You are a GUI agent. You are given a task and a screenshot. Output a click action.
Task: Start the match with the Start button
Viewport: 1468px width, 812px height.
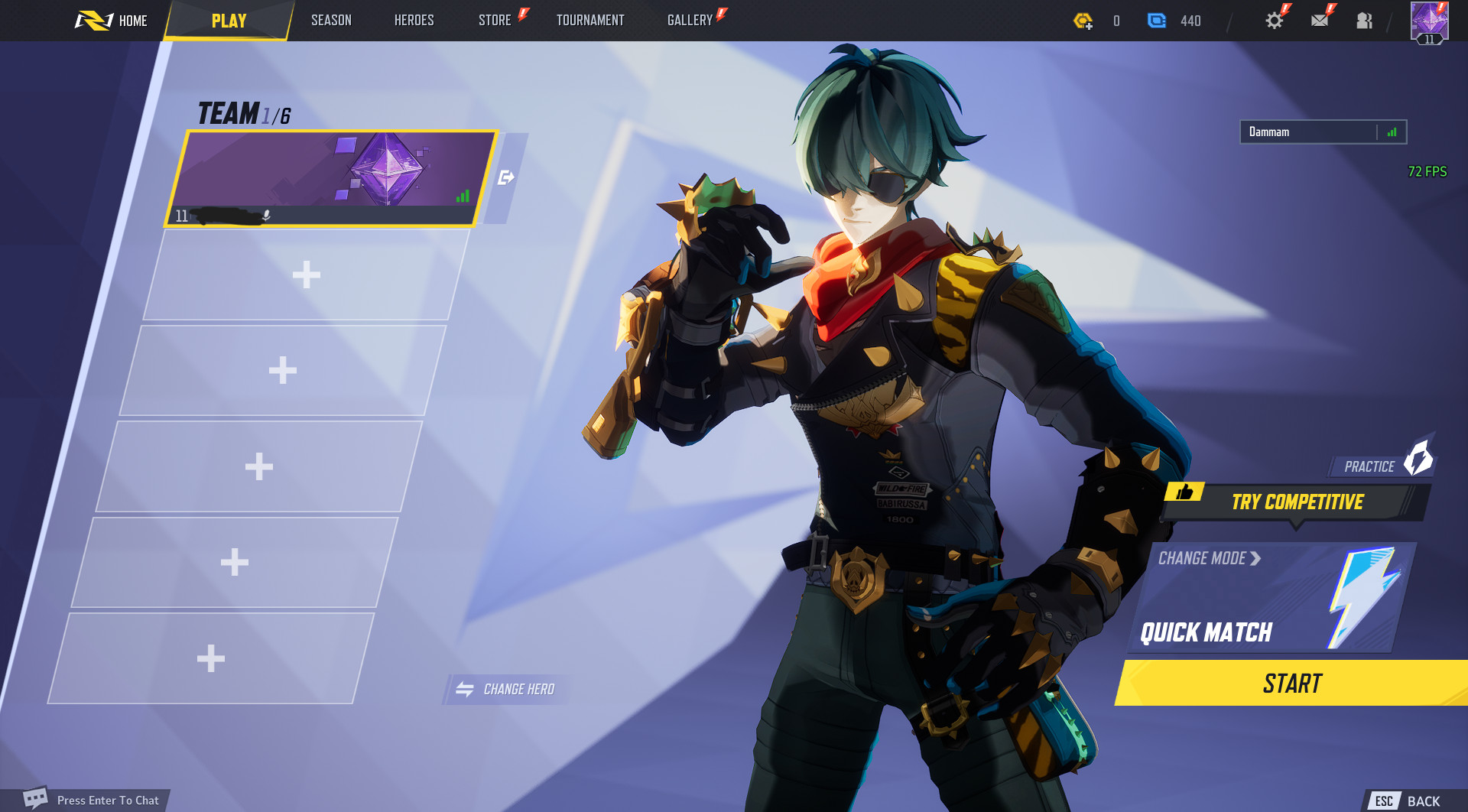click(x=1291, y=683)
